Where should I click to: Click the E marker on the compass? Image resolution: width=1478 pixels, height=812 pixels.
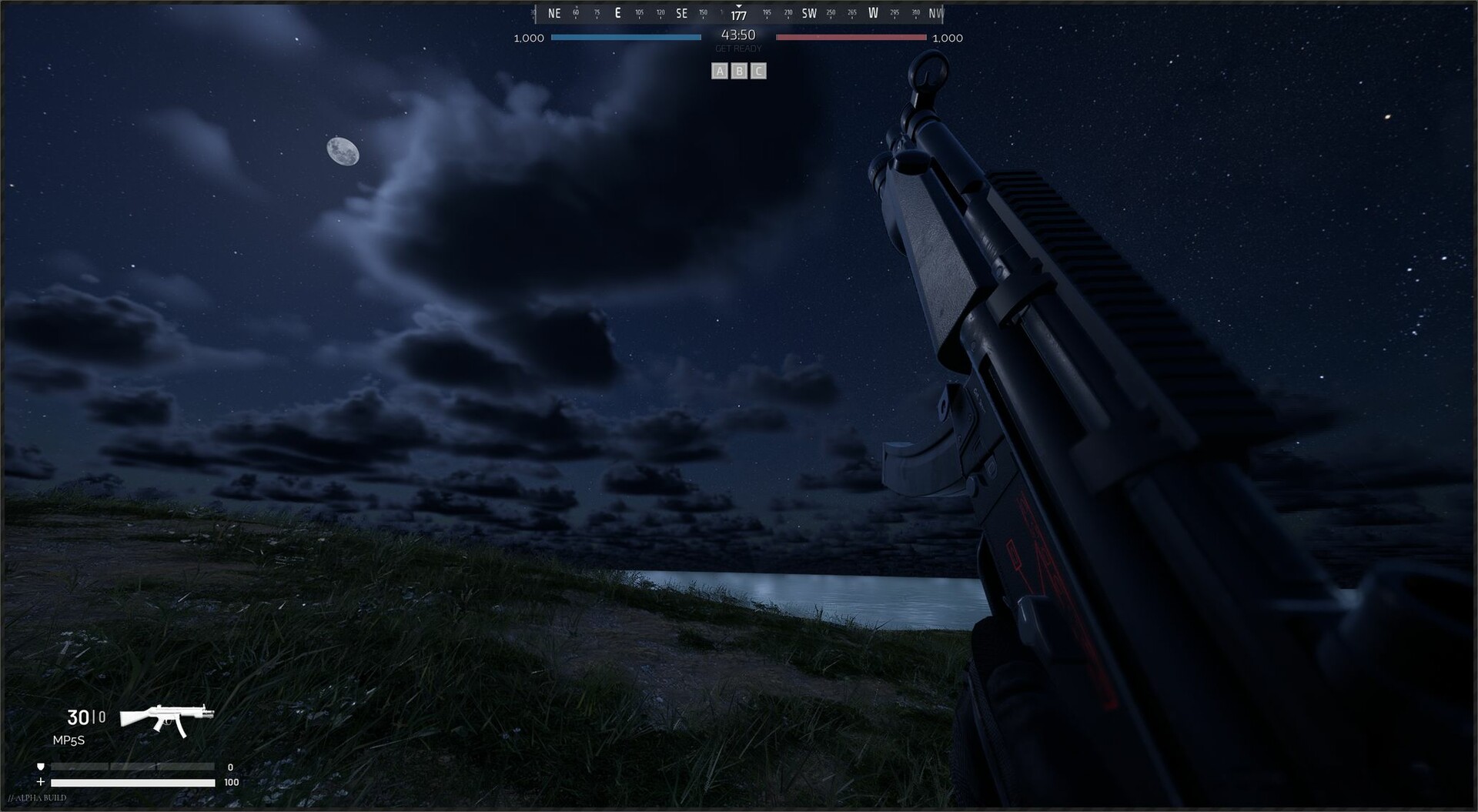tap(617, 12)
